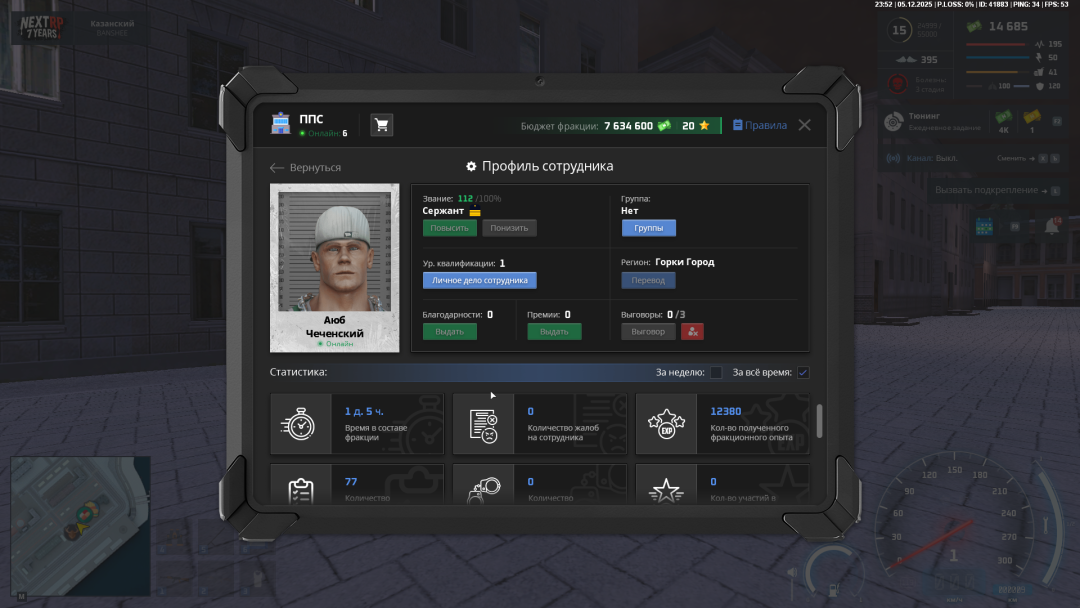Promote employee with Повысить button
Viewport: 1080px width, 608px height.
coord(449,228)
